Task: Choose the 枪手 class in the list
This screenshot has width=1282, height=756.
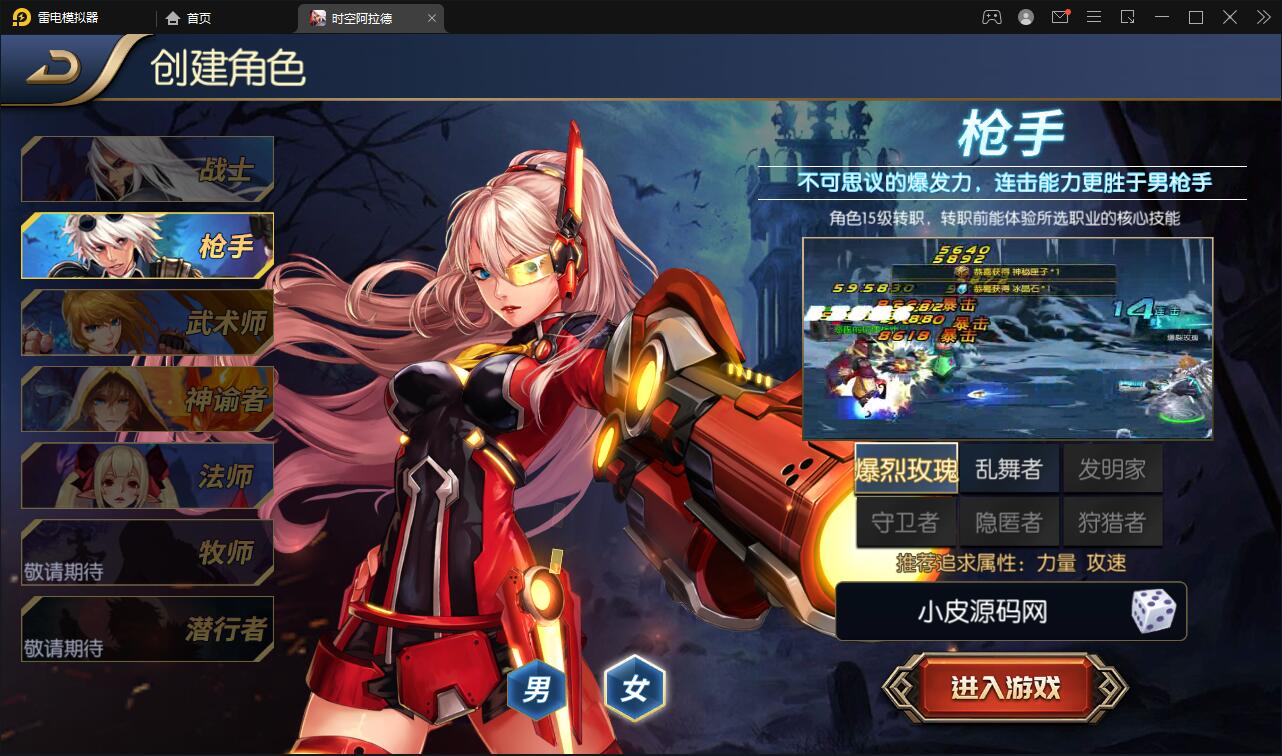Action: point(147,245)
